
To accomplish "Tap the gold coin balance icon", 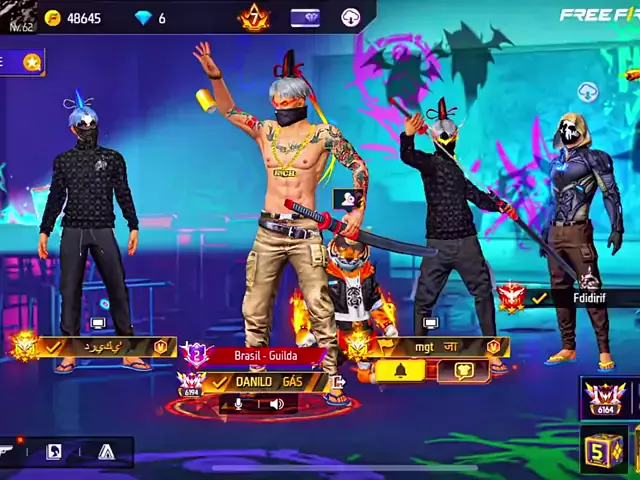I will 53,18.
